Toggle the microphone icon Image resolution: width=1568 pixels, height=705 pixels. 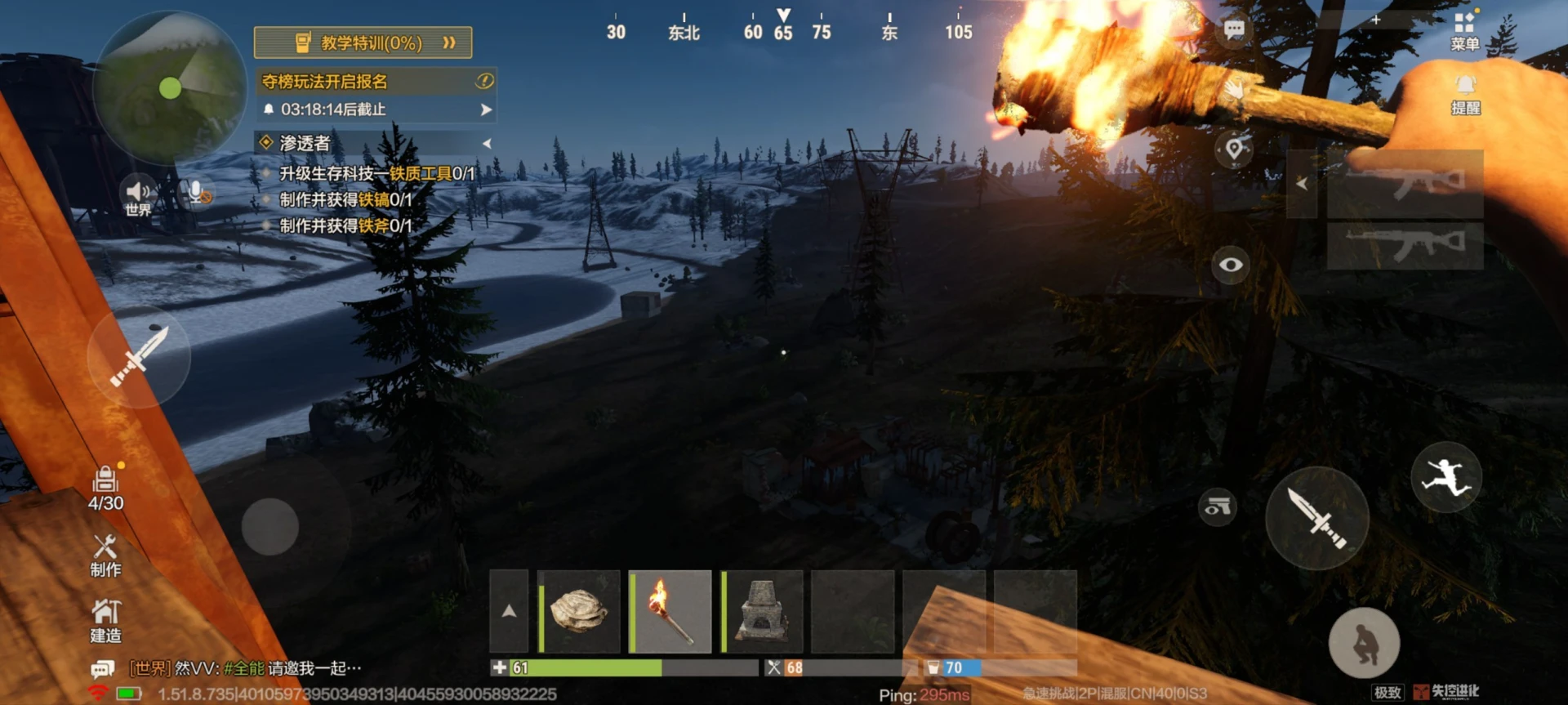point(197,194)
